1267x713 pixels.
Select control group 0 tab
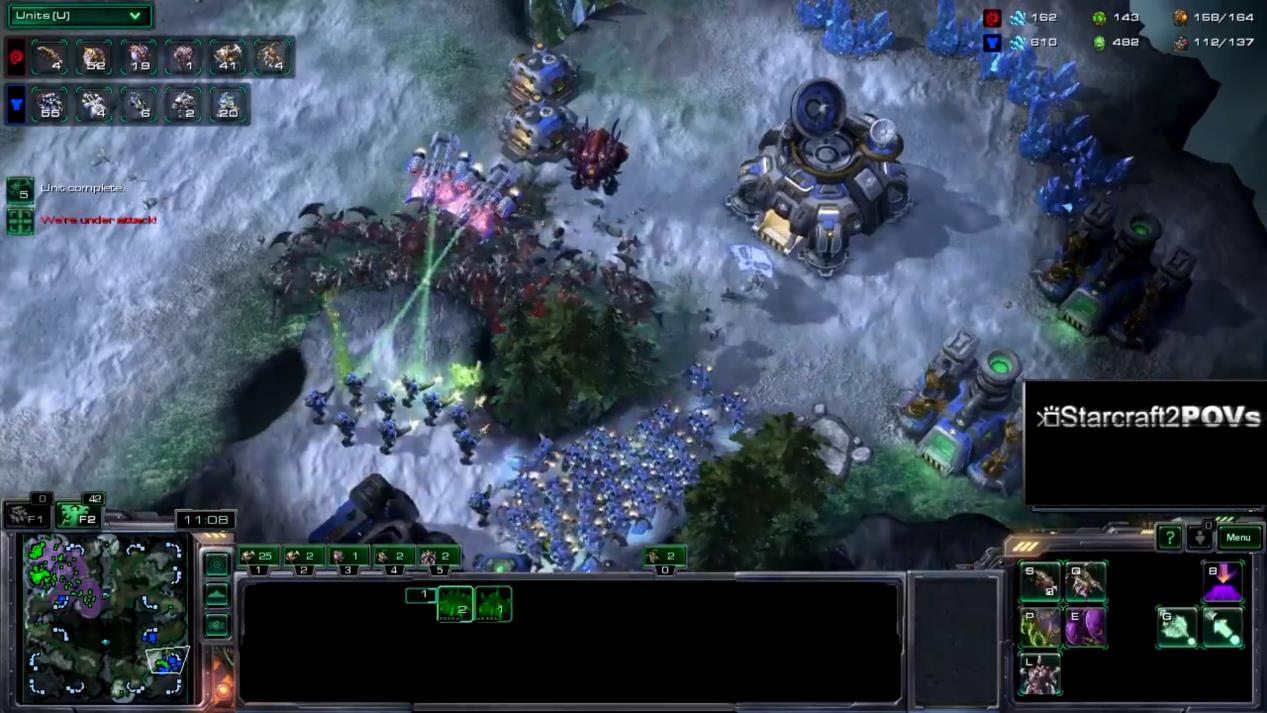pyautogui.click(x=665, y=557)
